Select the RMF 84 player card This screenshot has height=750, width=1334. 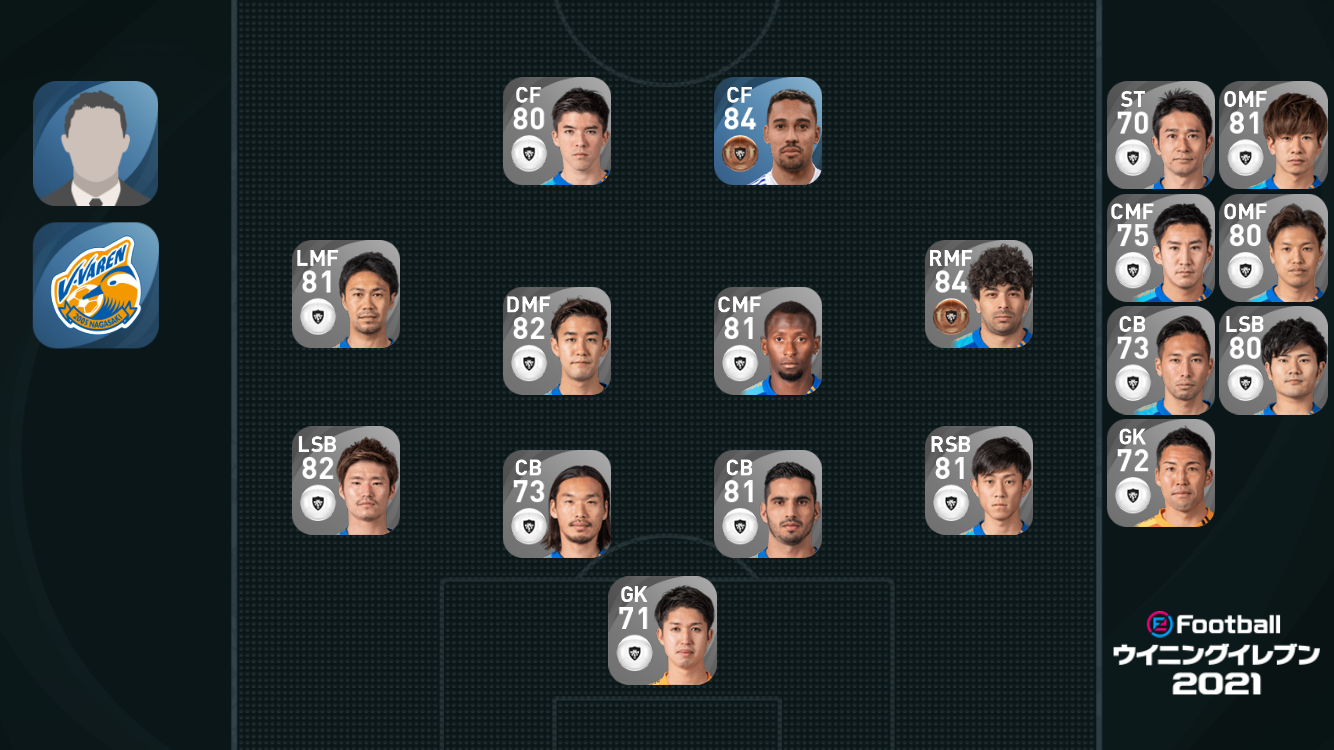coord(979,294)
